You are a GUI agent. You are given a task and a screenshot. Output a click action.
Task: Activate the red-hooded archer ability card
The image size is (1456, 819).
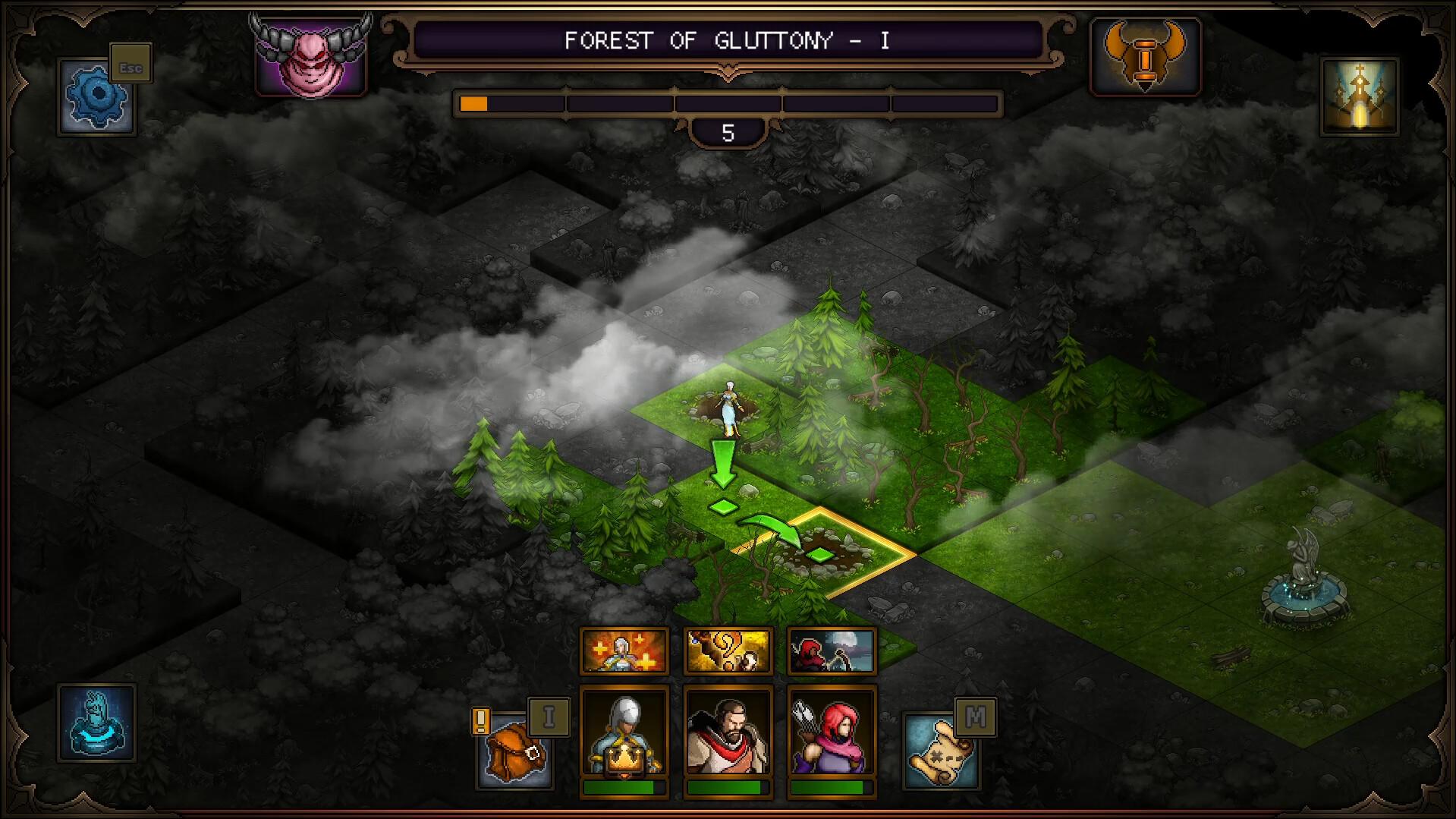(x=832, y=650)
